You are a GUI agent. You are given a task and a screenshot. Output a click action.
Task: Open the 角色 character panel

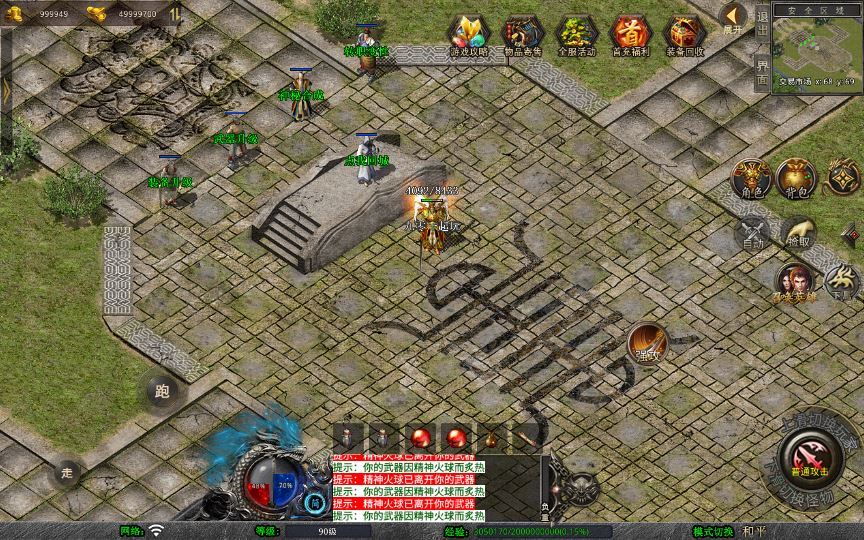pos(751,179)
